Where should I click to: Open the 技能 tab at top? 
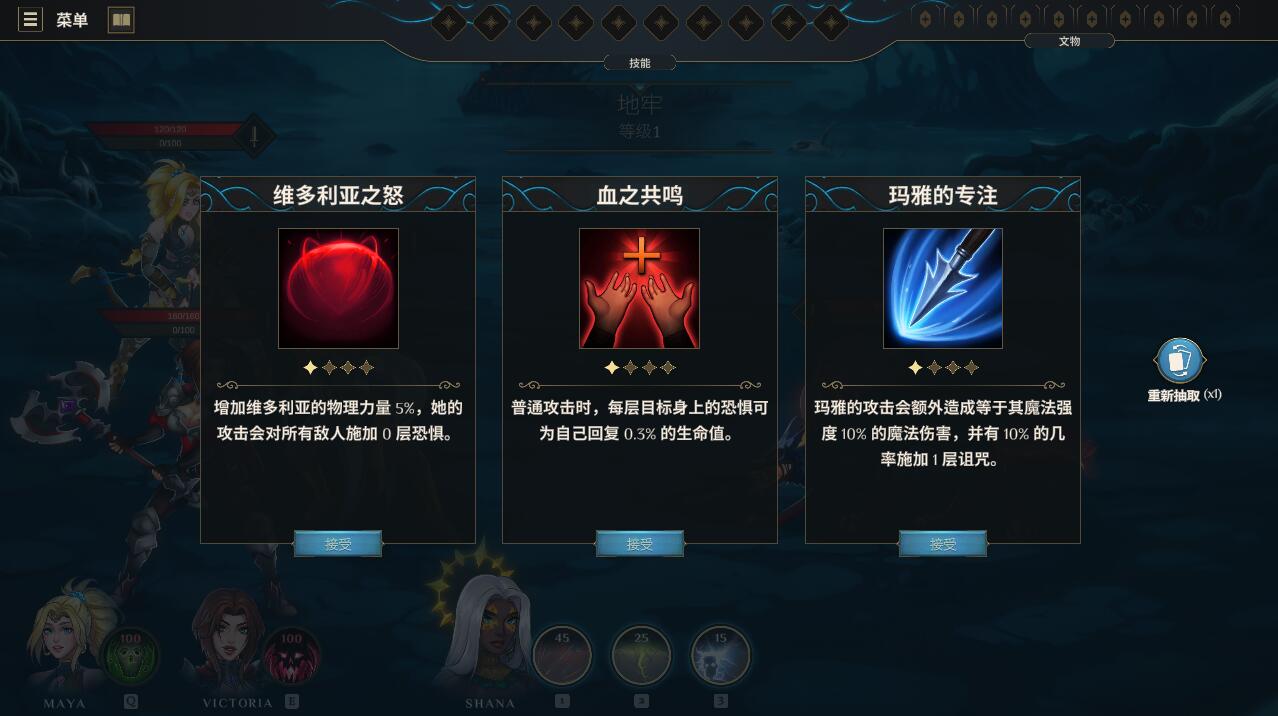(640, 63)
